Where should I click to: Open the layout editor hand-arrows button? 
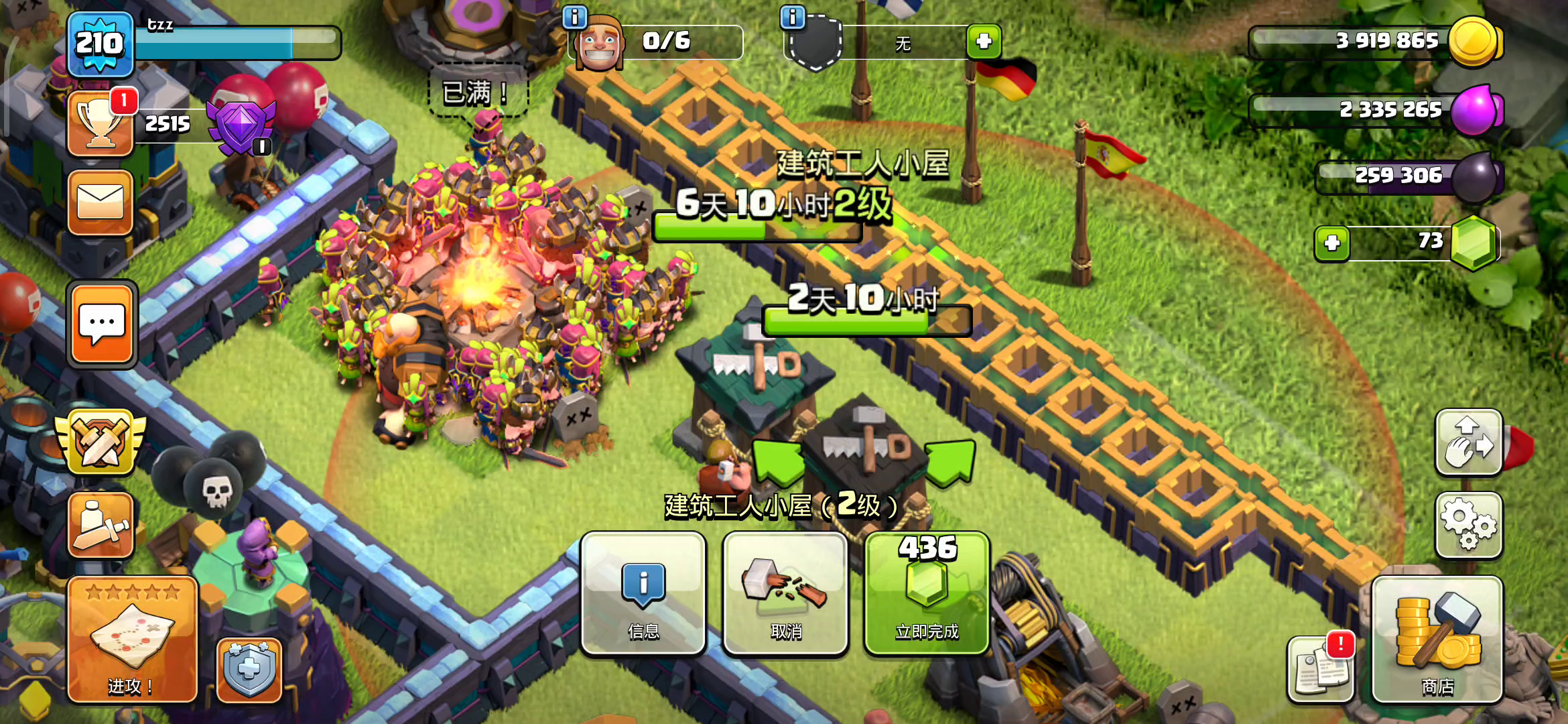point(1468,442)
